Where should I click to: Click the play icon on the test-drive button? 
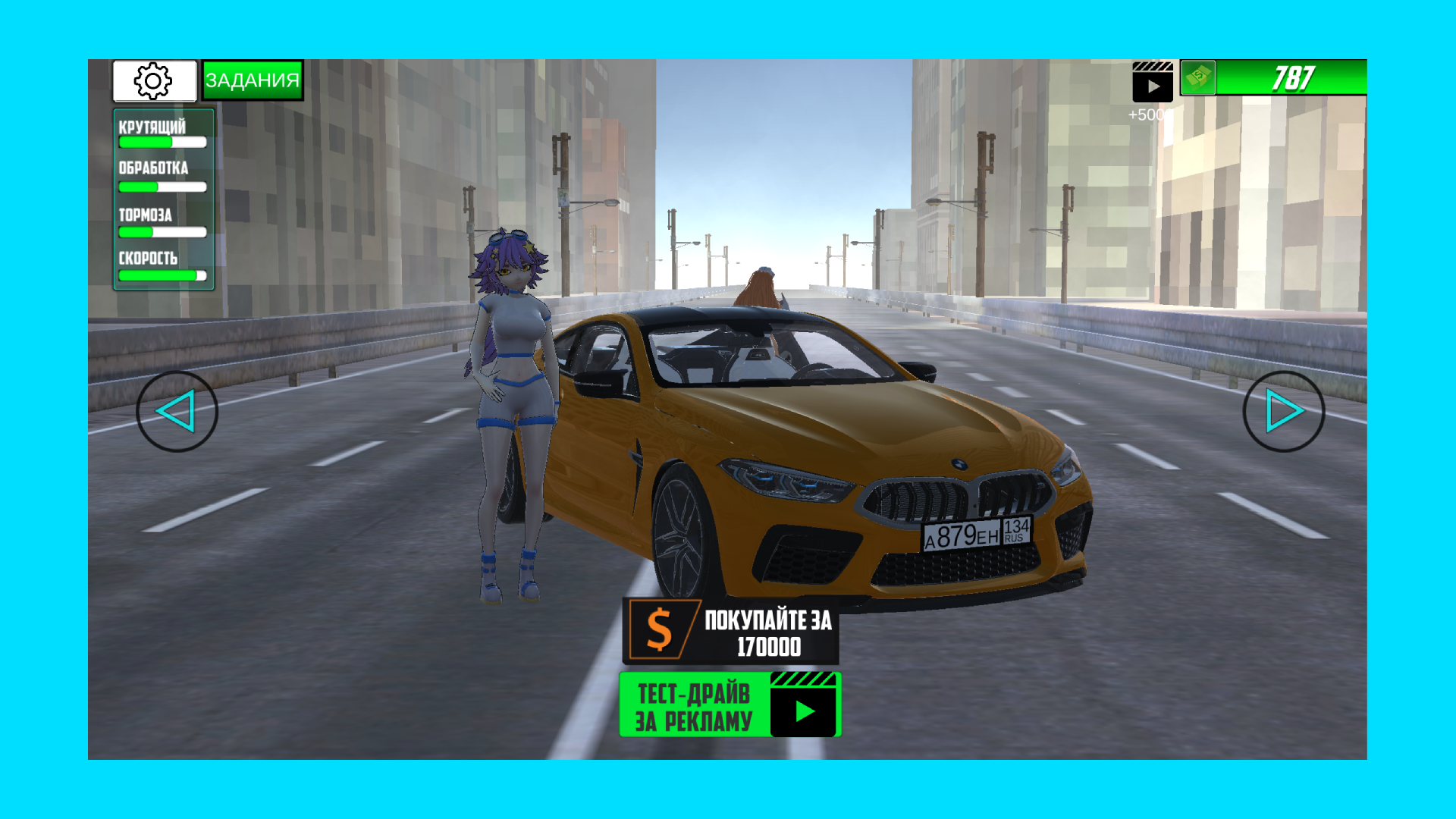[x=803, y=713]
